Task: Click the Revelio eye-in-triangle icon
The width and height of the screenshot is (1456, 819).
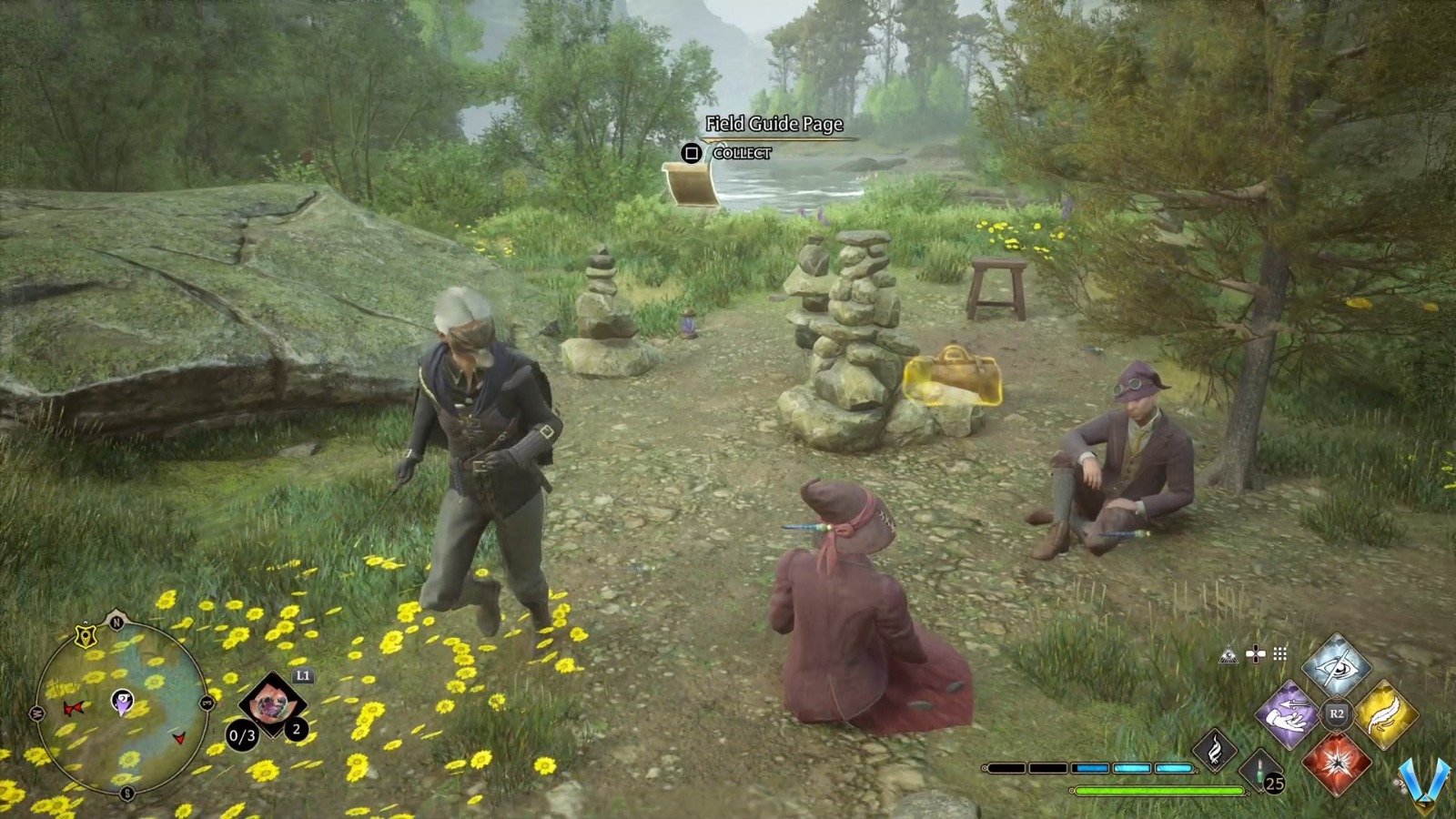Action: click(x=1229, y=653)
